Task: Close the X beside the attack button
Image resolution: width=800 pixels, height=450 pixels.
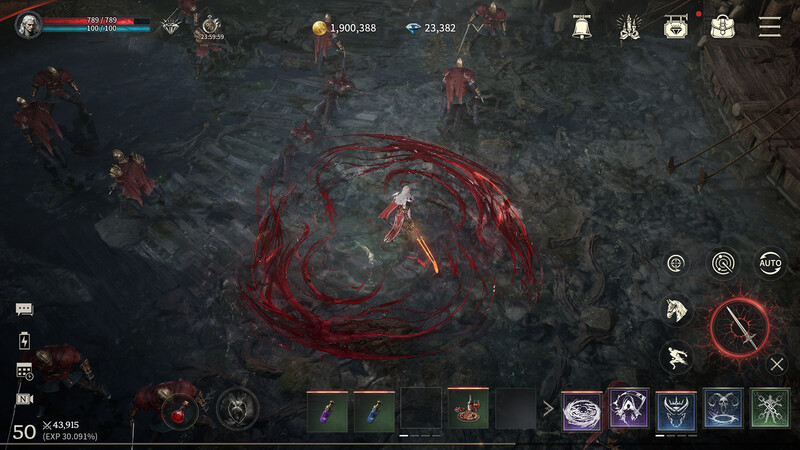Action: tap(777, 364)
